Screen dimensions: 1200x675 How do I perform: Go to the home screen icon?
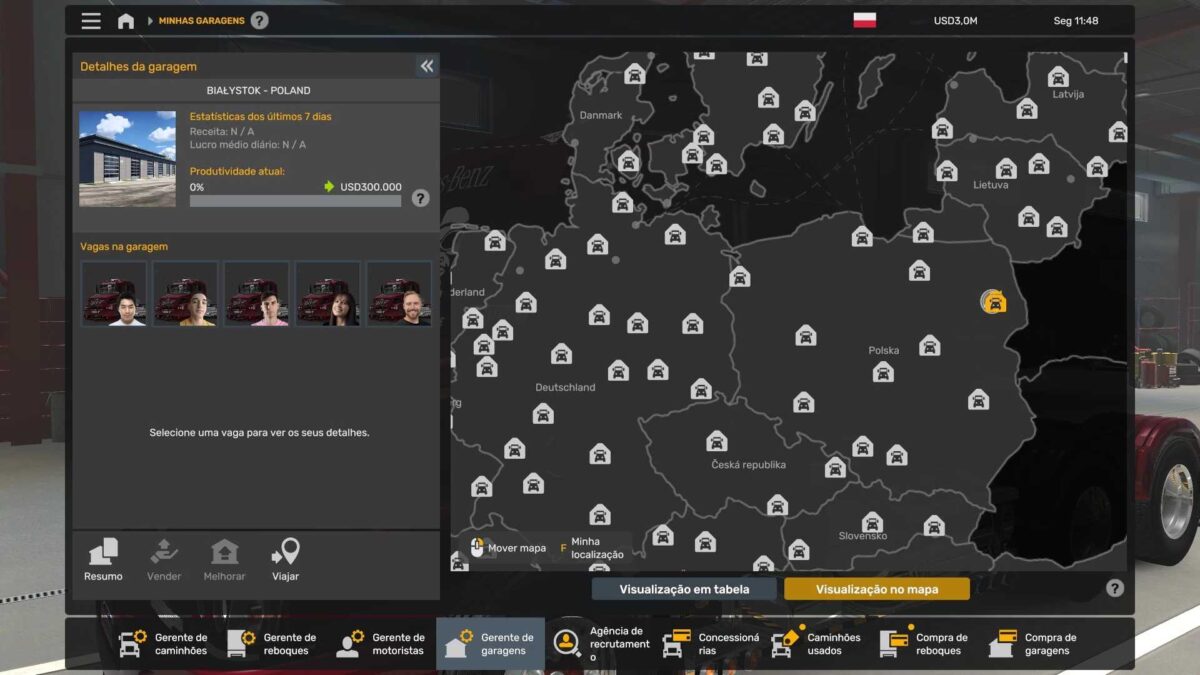[126, 21]
